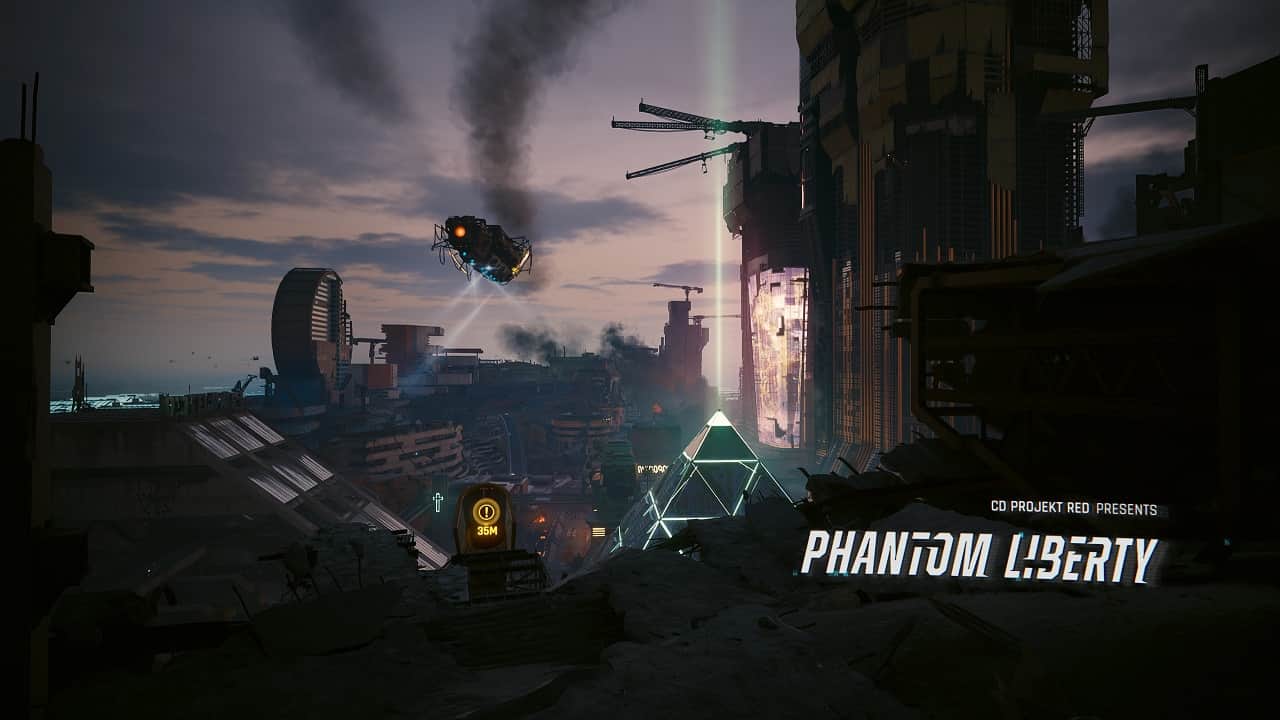Click the yellow quest objective marker
The width and height of the screenshot is (1280, 720).
pyautogui.click(x=487, y=512)
